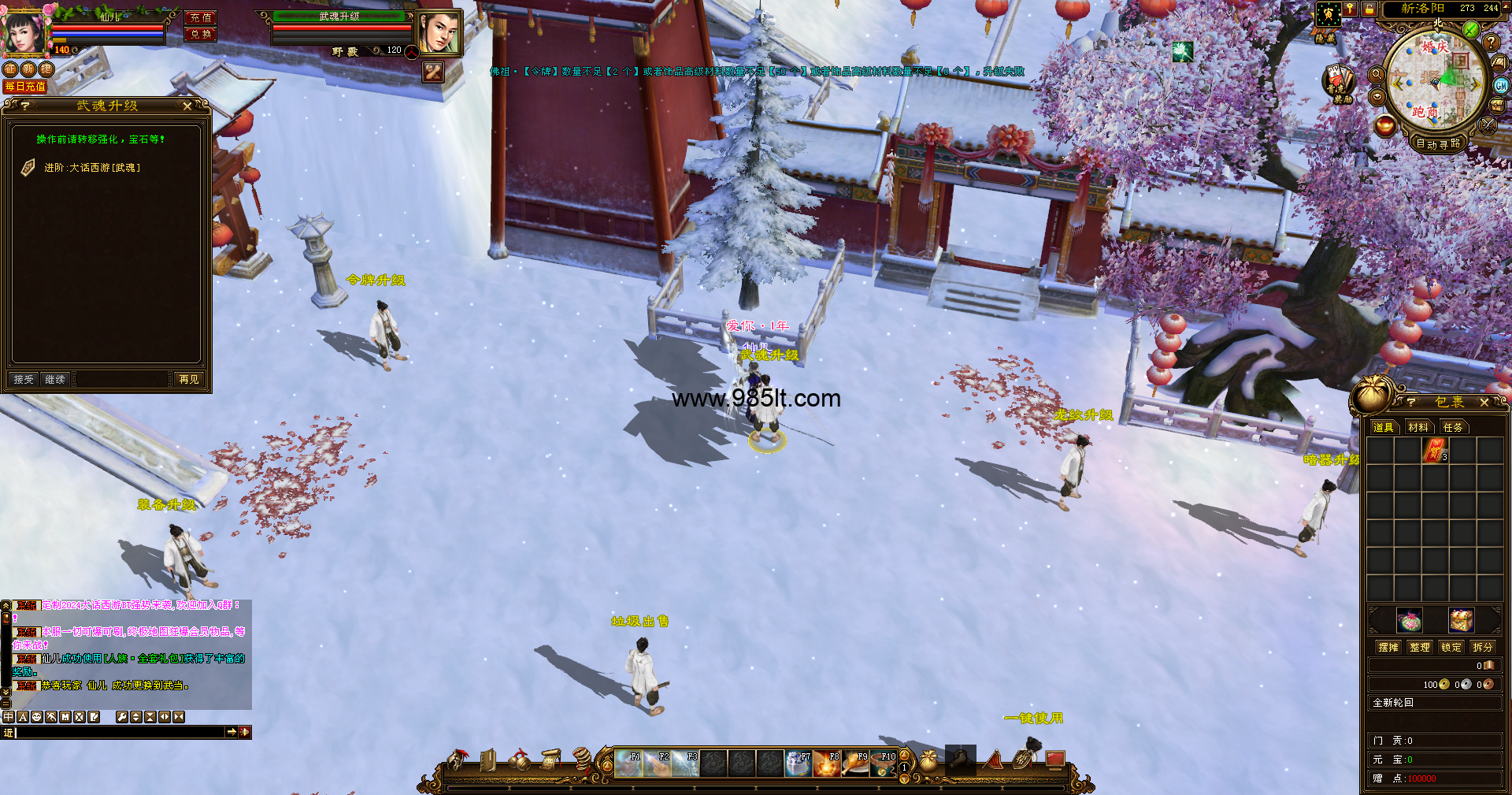The width and height of the screenshot is (1512, 795).
Task: Select the red envelope item in bag
Action: [1435, 451]
